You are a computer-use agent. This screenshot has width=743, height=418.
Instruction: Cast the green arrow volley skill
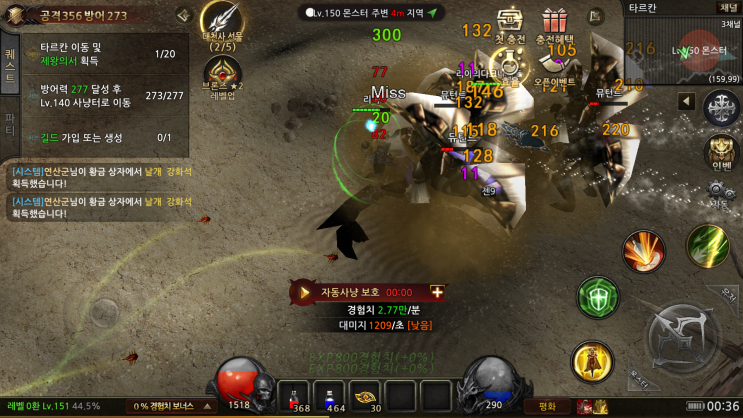[x=706, y=245]
